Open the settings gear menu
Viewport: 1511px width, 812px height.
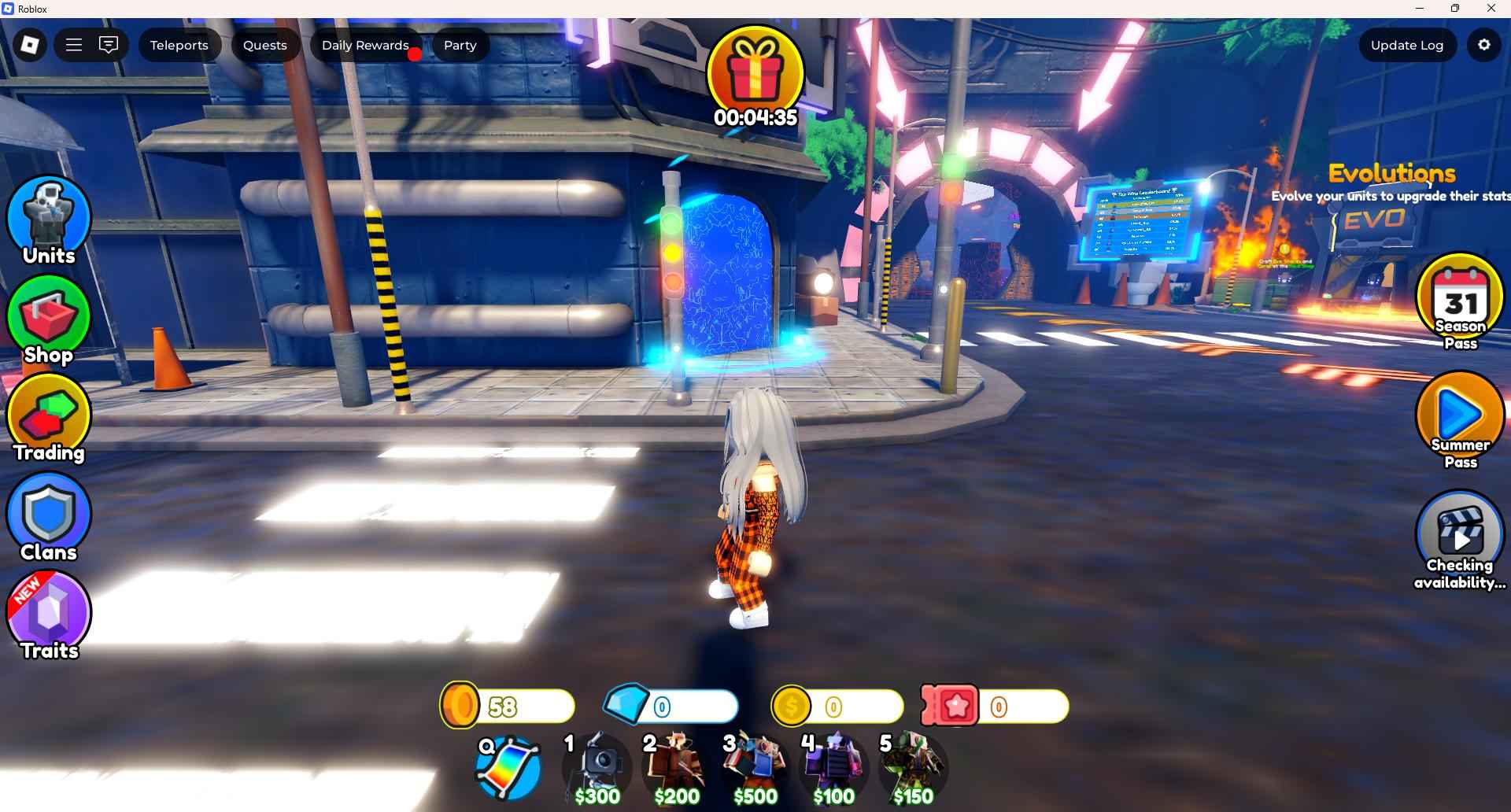pos(1483,45)
